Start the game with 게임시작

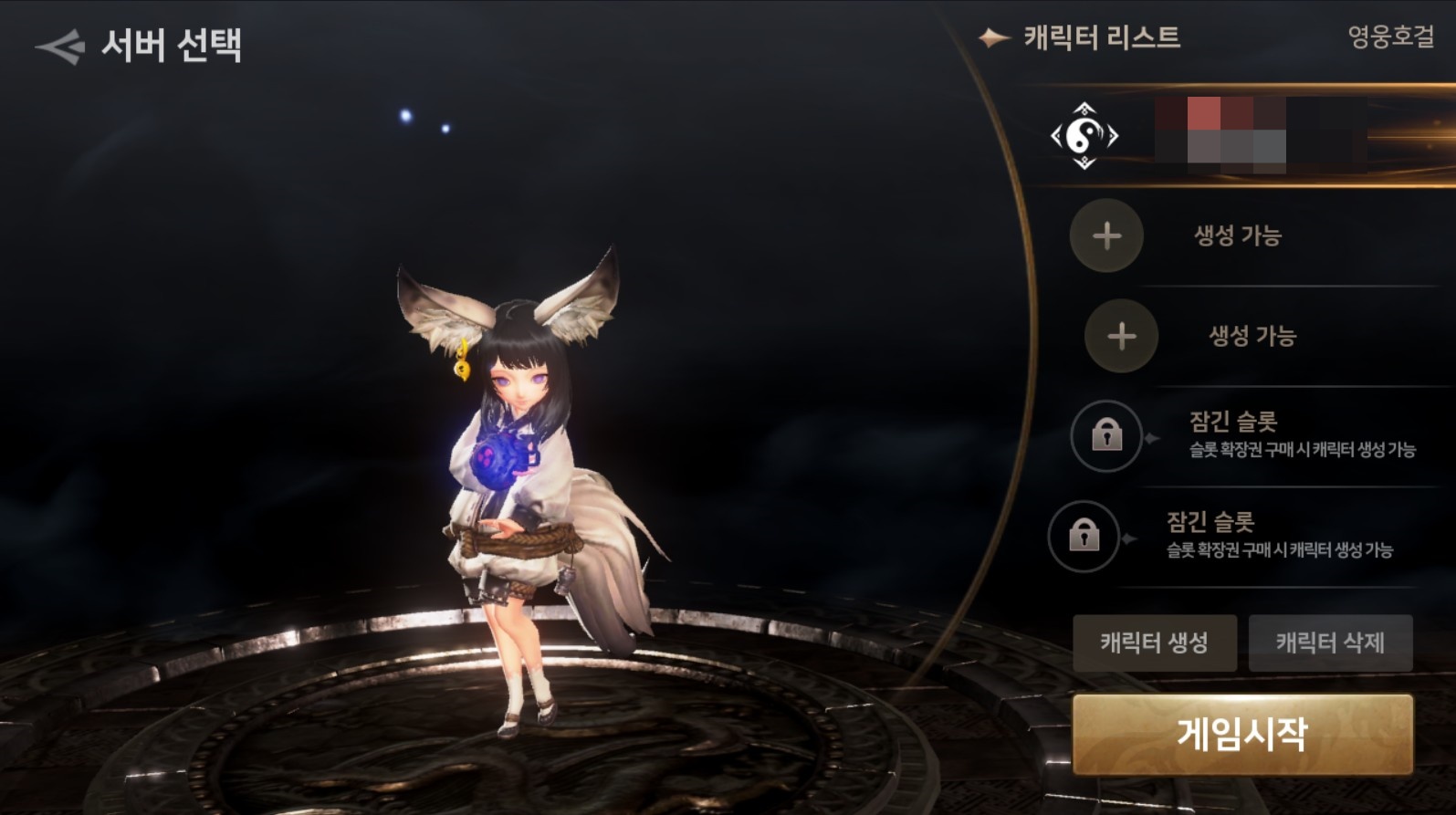(x=1242, y=735)
